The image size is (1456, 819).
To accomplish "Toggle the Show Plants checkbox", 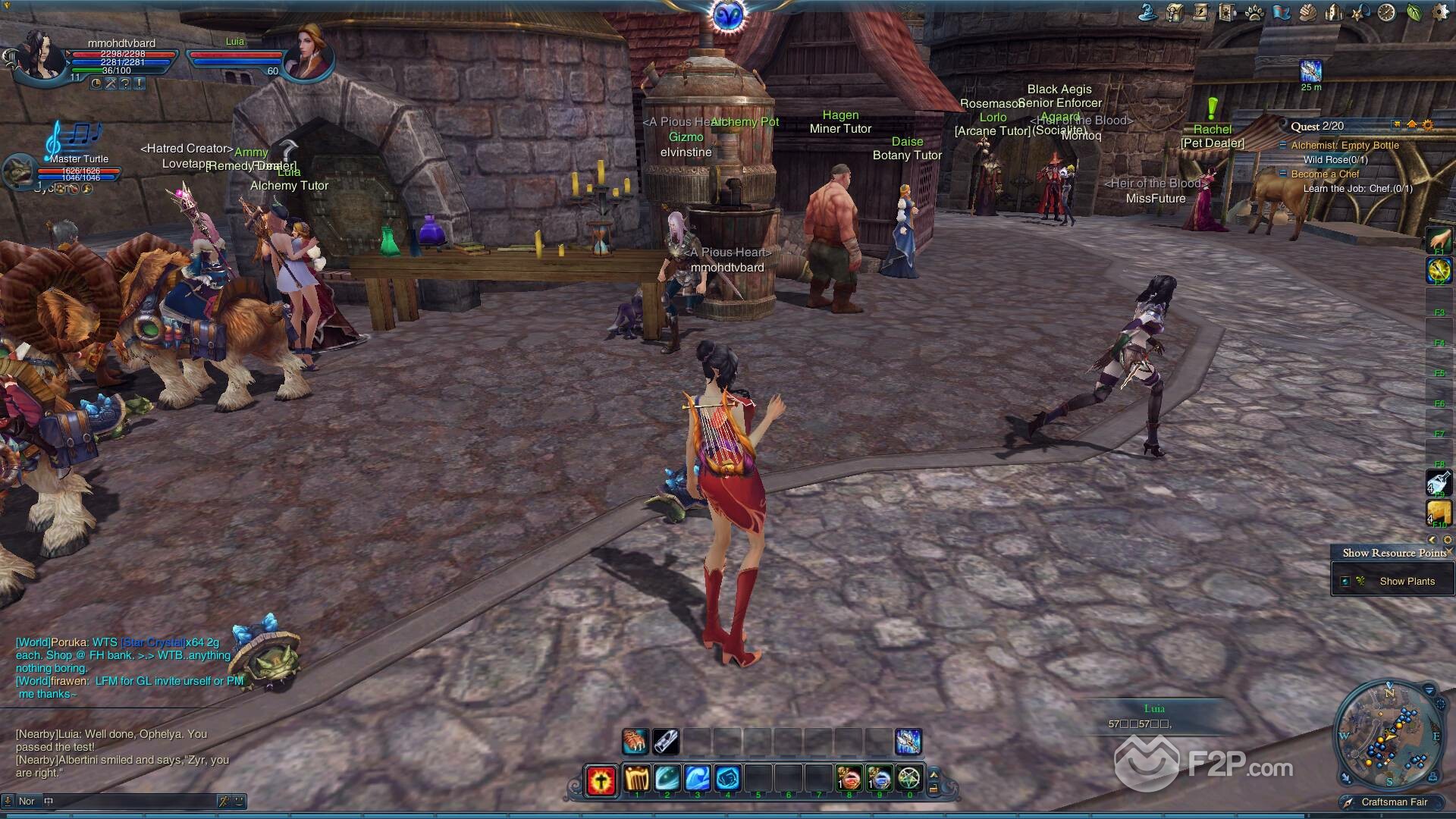I will click(1345, 582).
